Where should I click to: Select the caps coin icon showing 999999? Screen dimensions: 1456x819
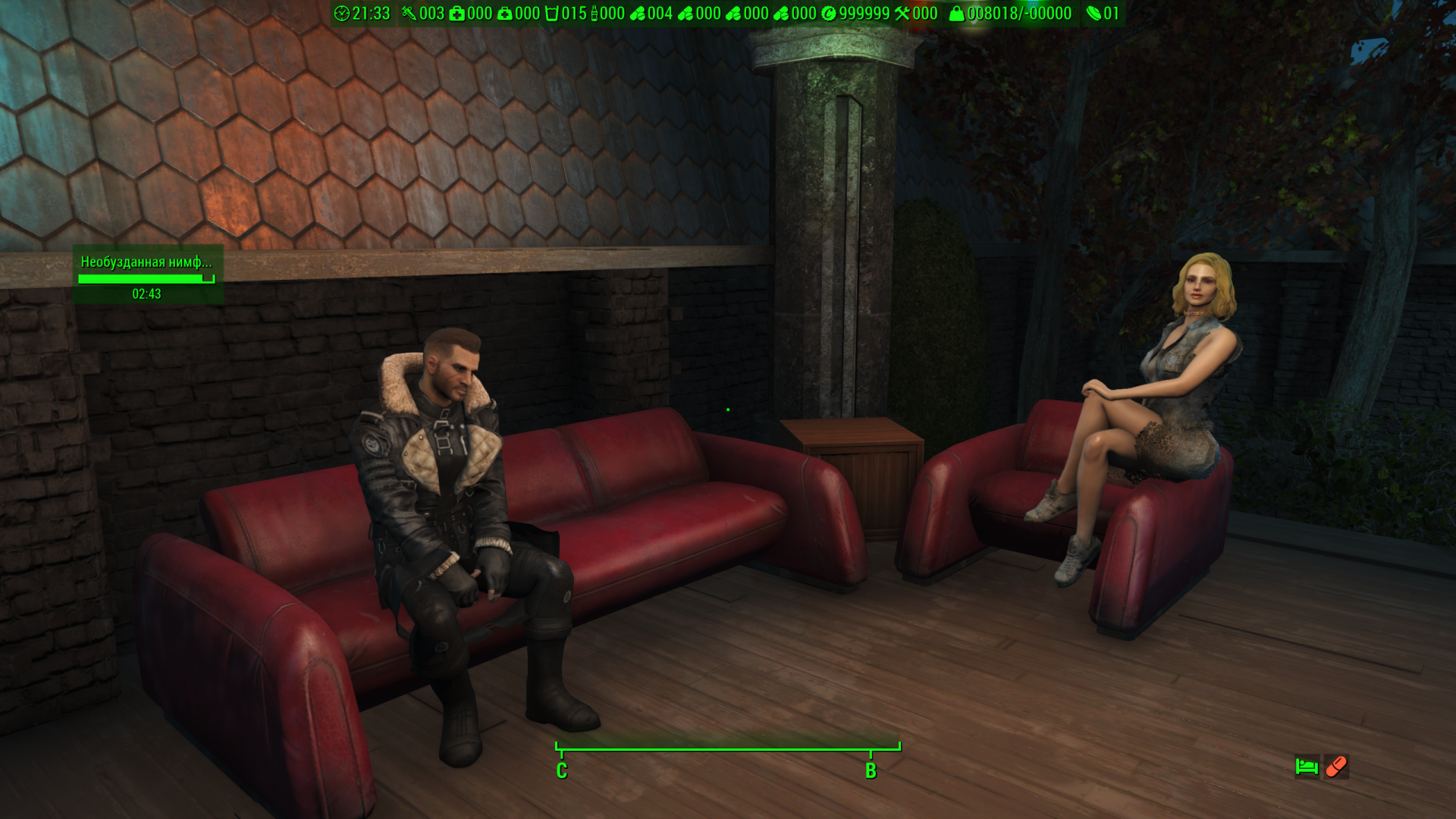click(829, 14)
